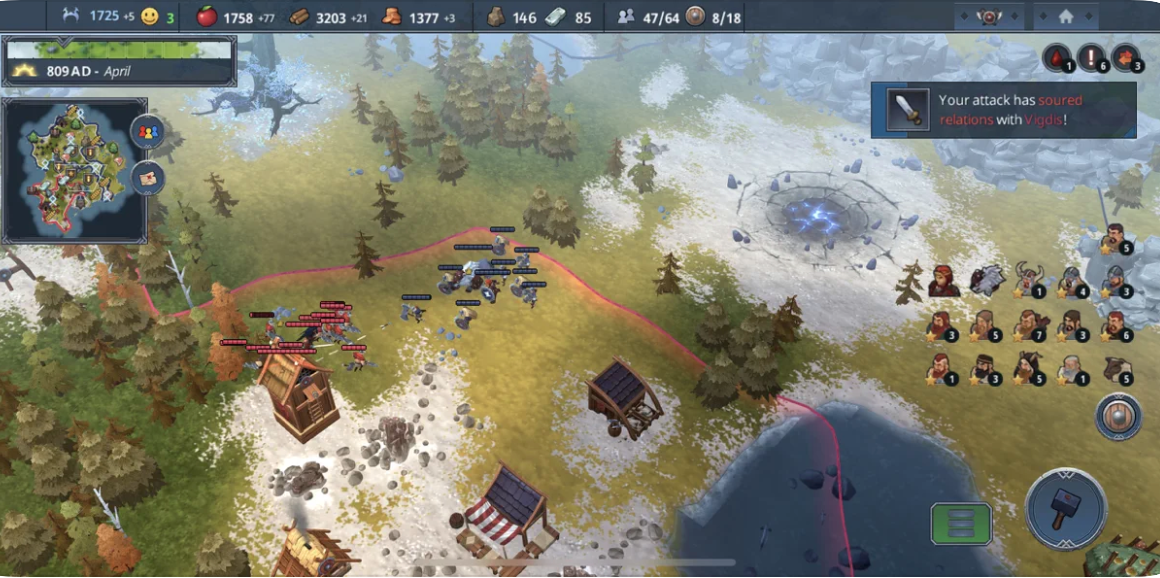Open the soured relations with Vigdis notification
The width and height of the screenshot is (1160, 578).
point(1003,110)
